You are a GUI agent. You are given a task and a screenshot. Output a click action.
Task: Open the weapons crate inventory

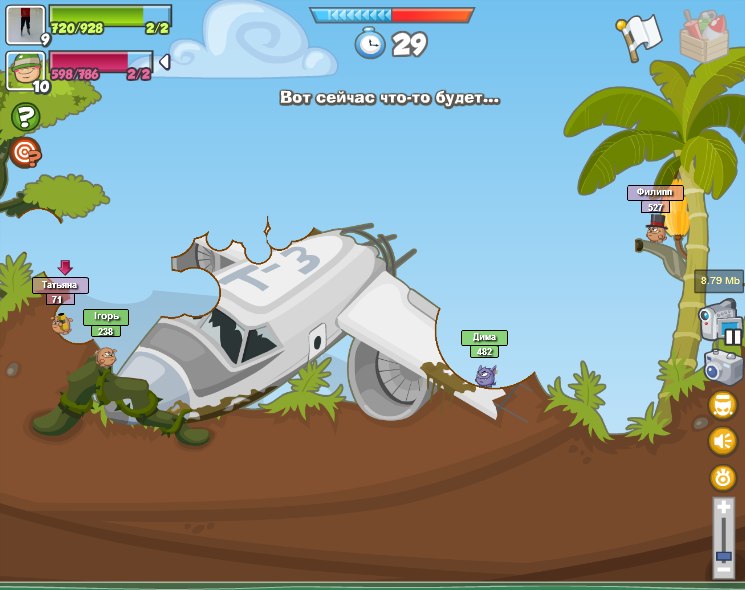tap(704, 36)
